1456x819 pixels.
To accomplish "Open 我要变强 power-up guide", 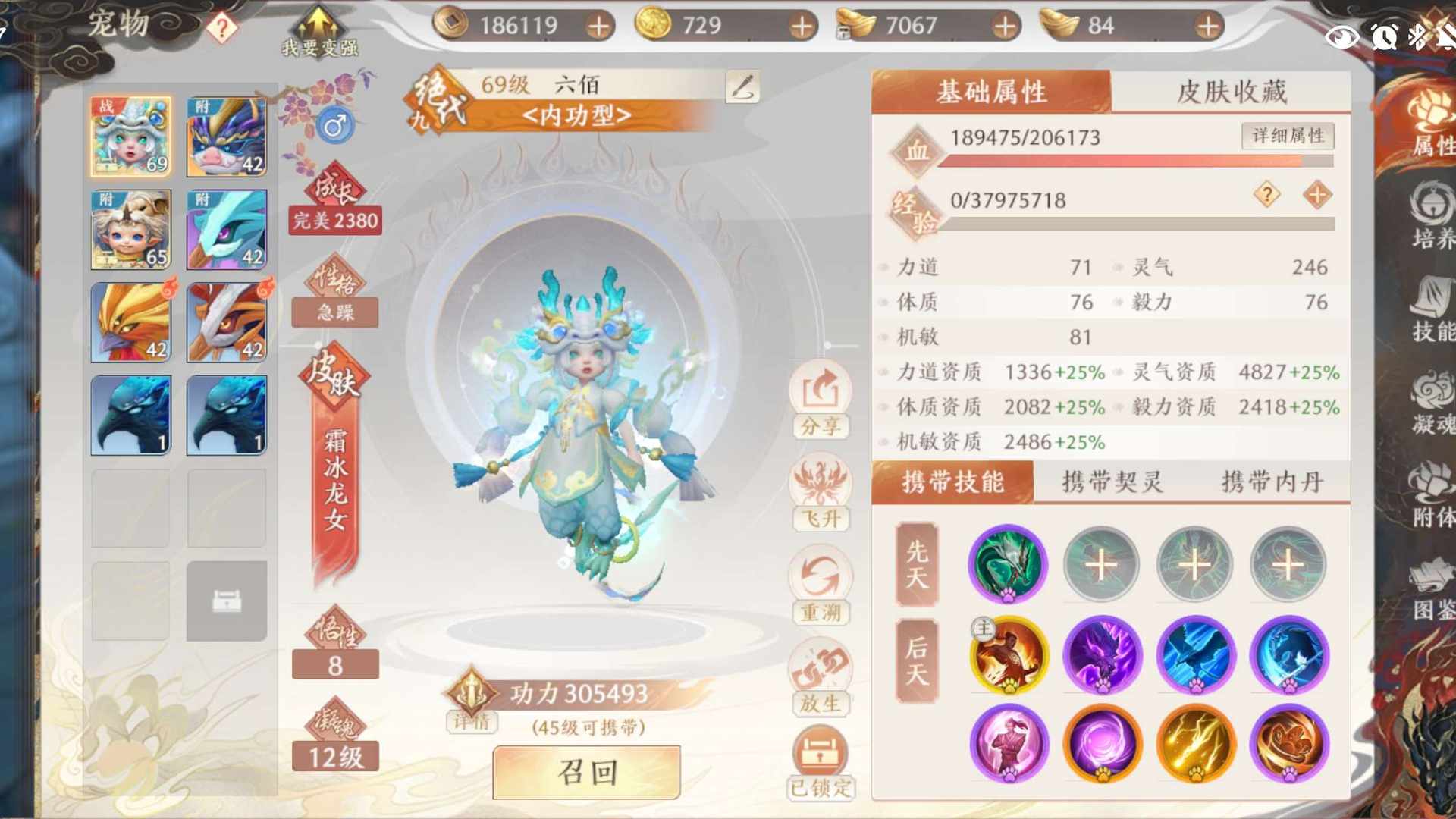I will pos(319,32).
